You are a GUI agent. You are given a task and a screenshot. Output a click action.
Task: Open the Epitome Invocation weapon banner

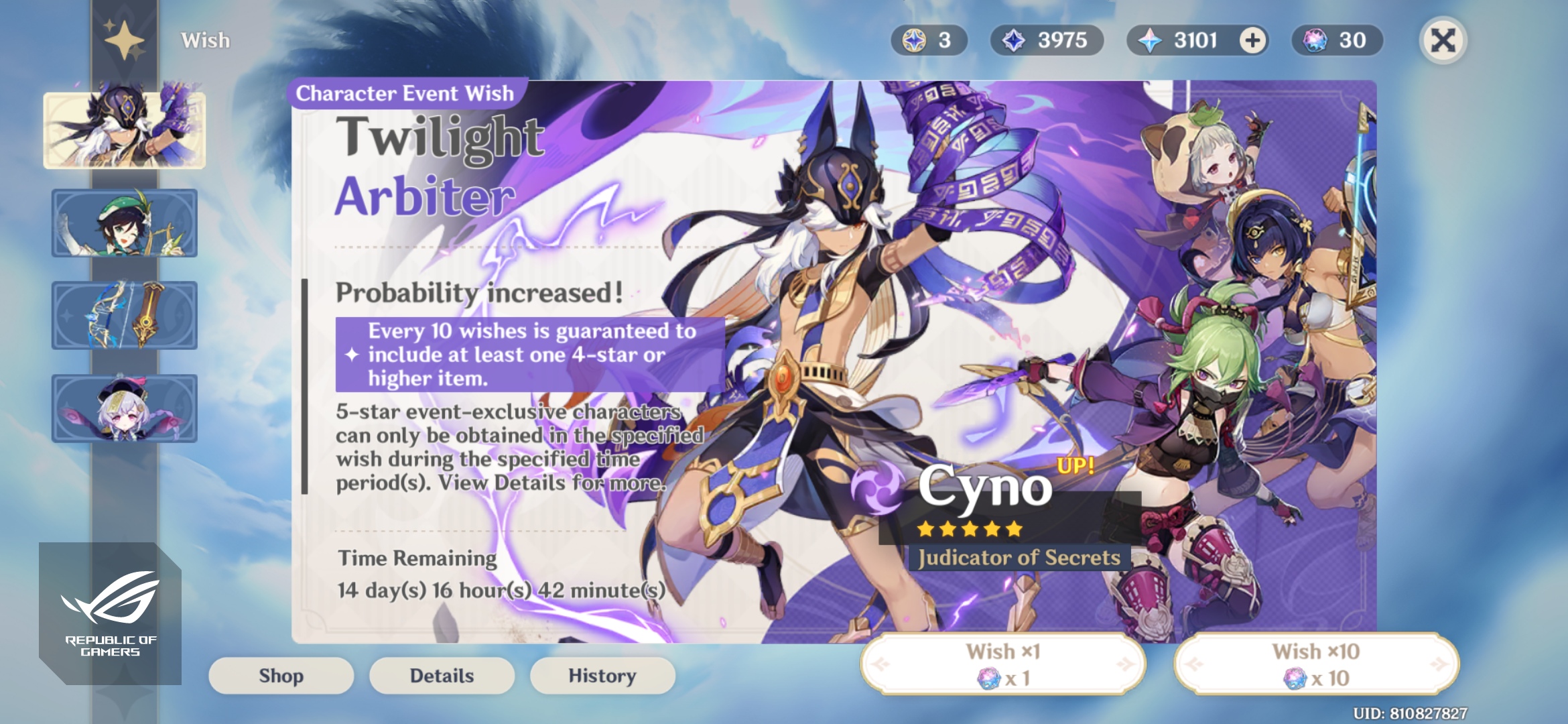pos(125,314)
